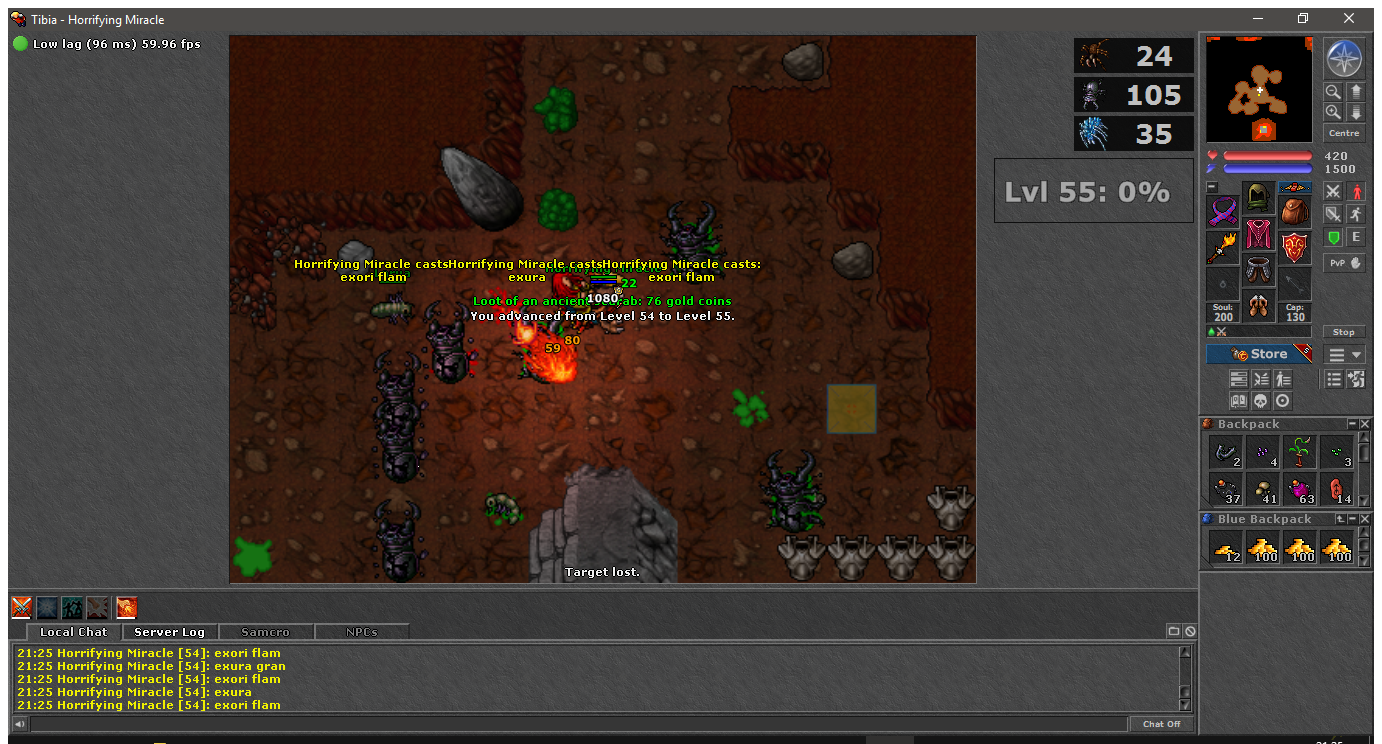Pick the 12 gold coins stack
The height and width of the screenshot is (744, 1382).
[1226, 547]
